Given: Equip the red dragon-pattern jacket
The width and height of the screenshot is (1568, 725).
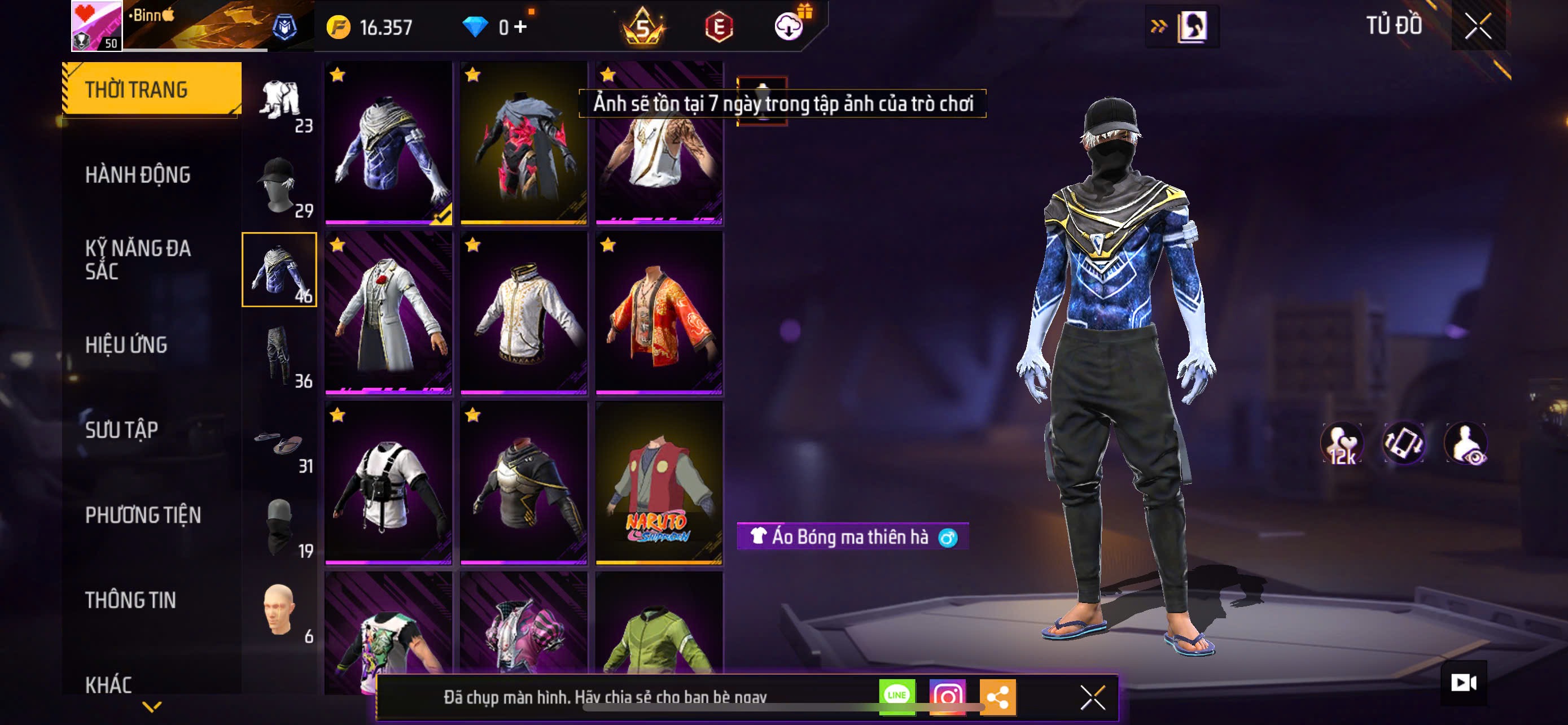Looking at the screenshot, I should pos(659,313).
